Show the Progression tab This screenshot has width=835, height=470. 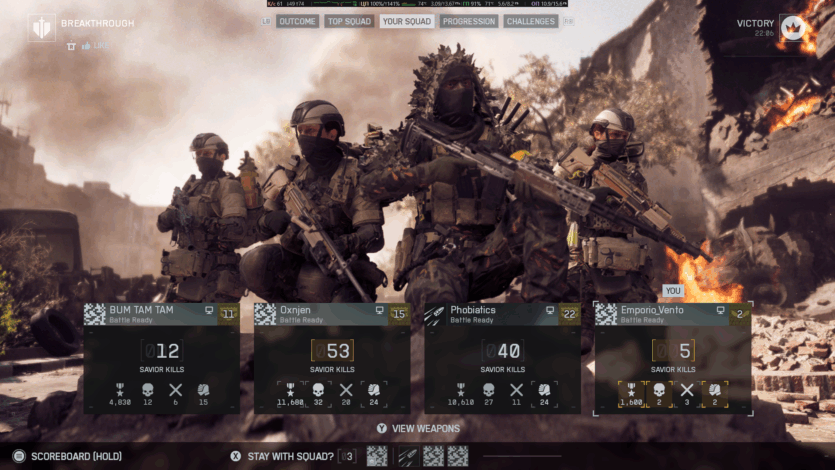(468, 21)
